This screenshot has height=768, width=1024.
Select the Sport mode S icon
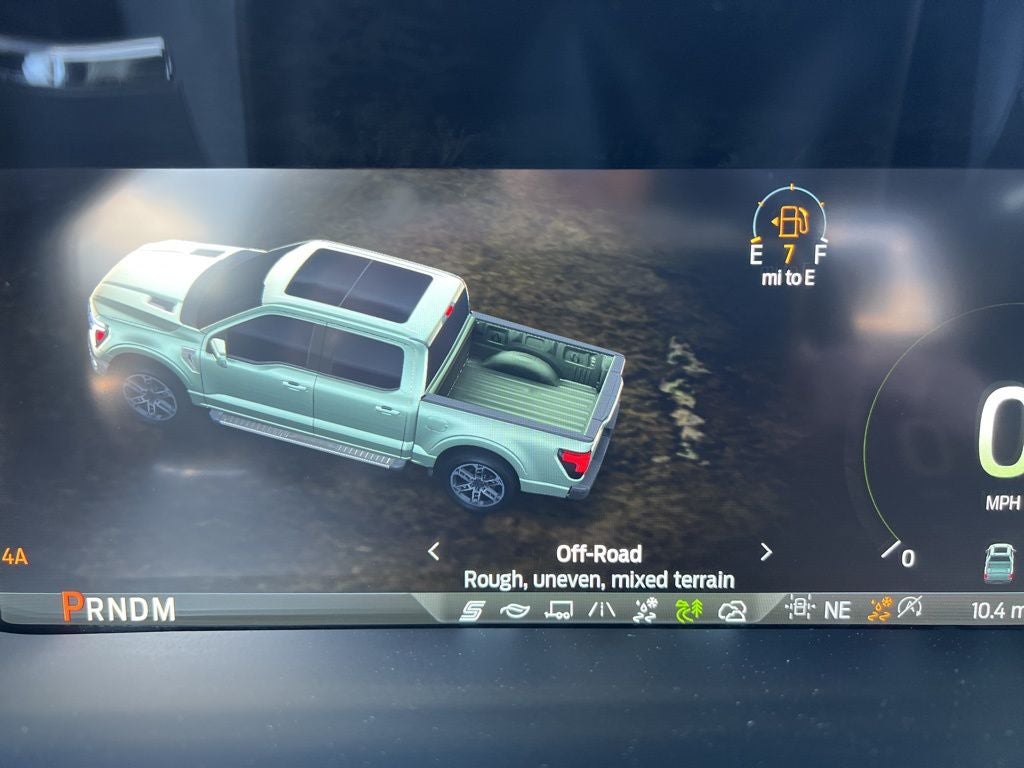tap(472, 610)
